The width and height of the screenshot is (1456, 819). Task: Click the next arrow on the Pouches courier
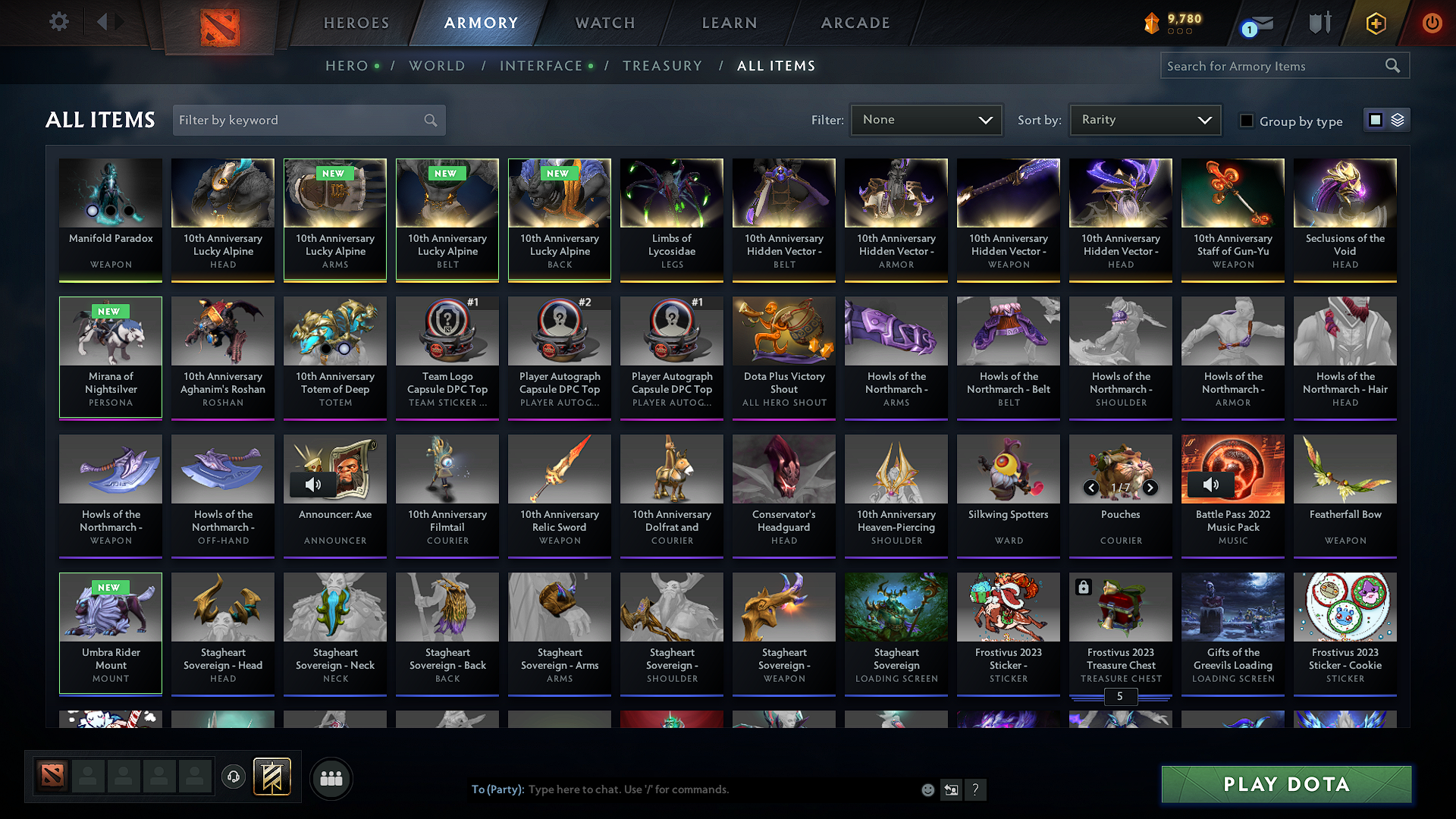point(1149,489)
